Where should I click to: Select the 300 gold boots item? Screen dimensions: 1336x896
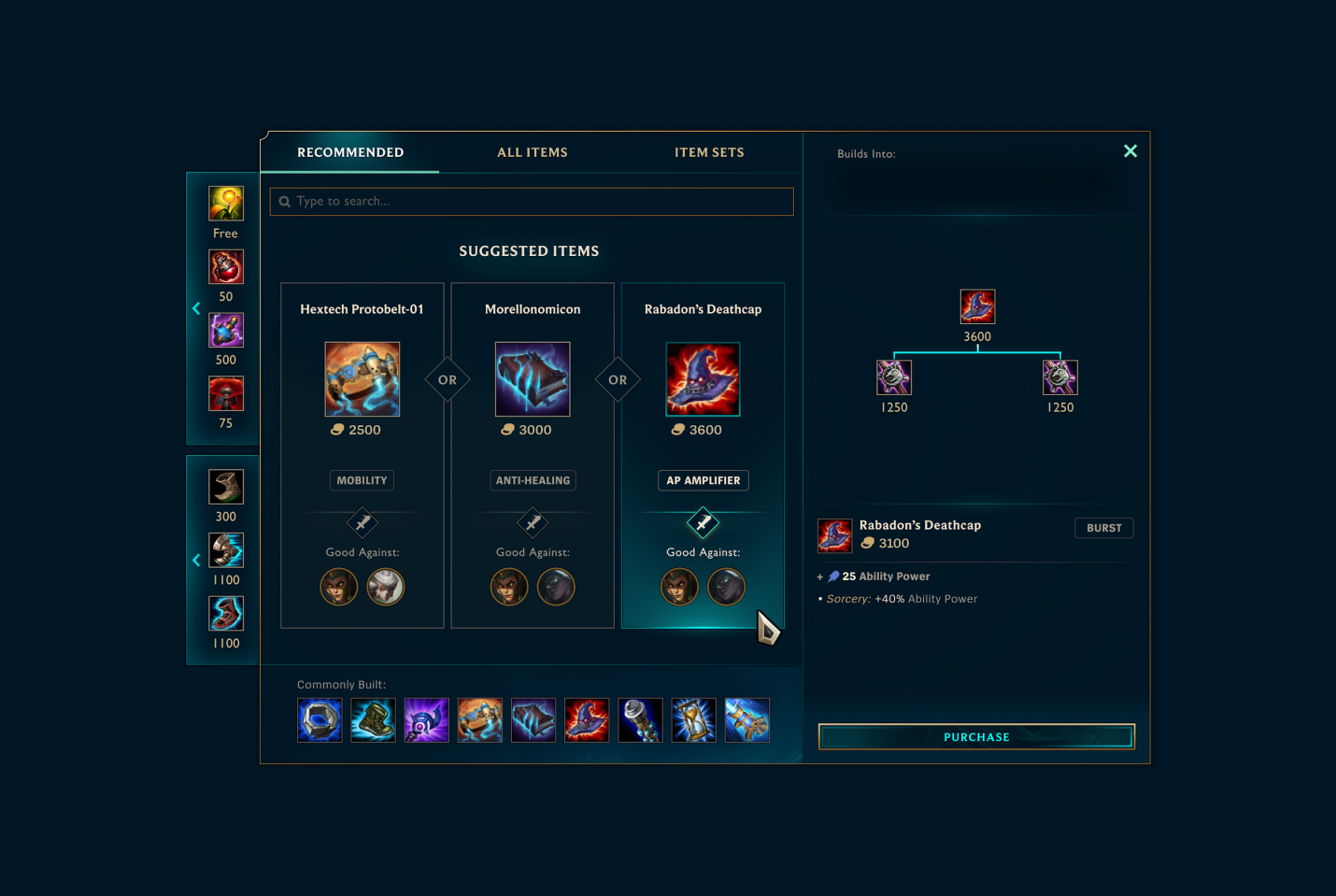pos(226,487)
